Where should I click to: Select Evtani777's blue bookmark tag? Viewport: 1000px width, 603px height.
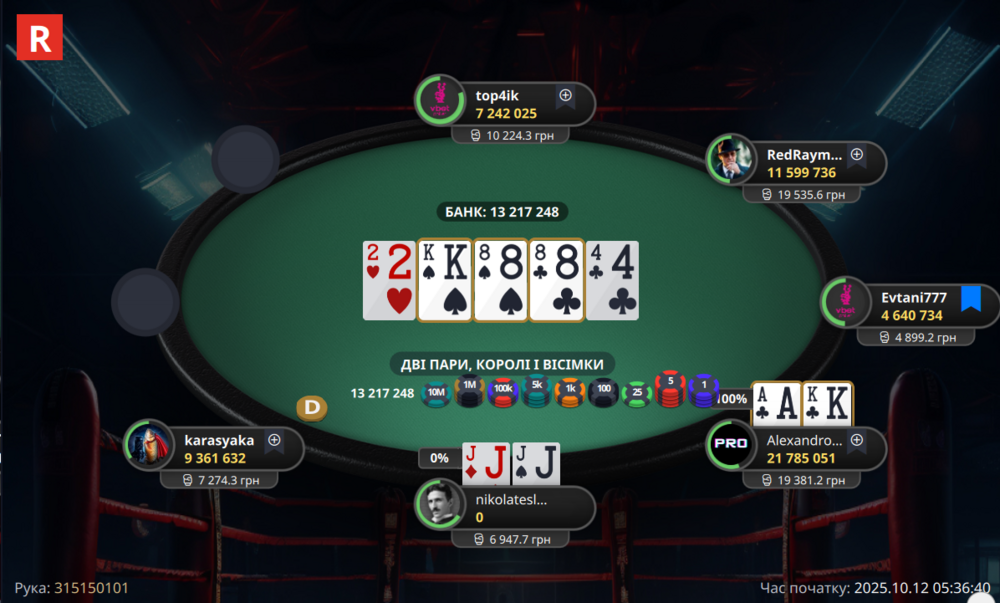pyautogui.click(x=969, y=298)
